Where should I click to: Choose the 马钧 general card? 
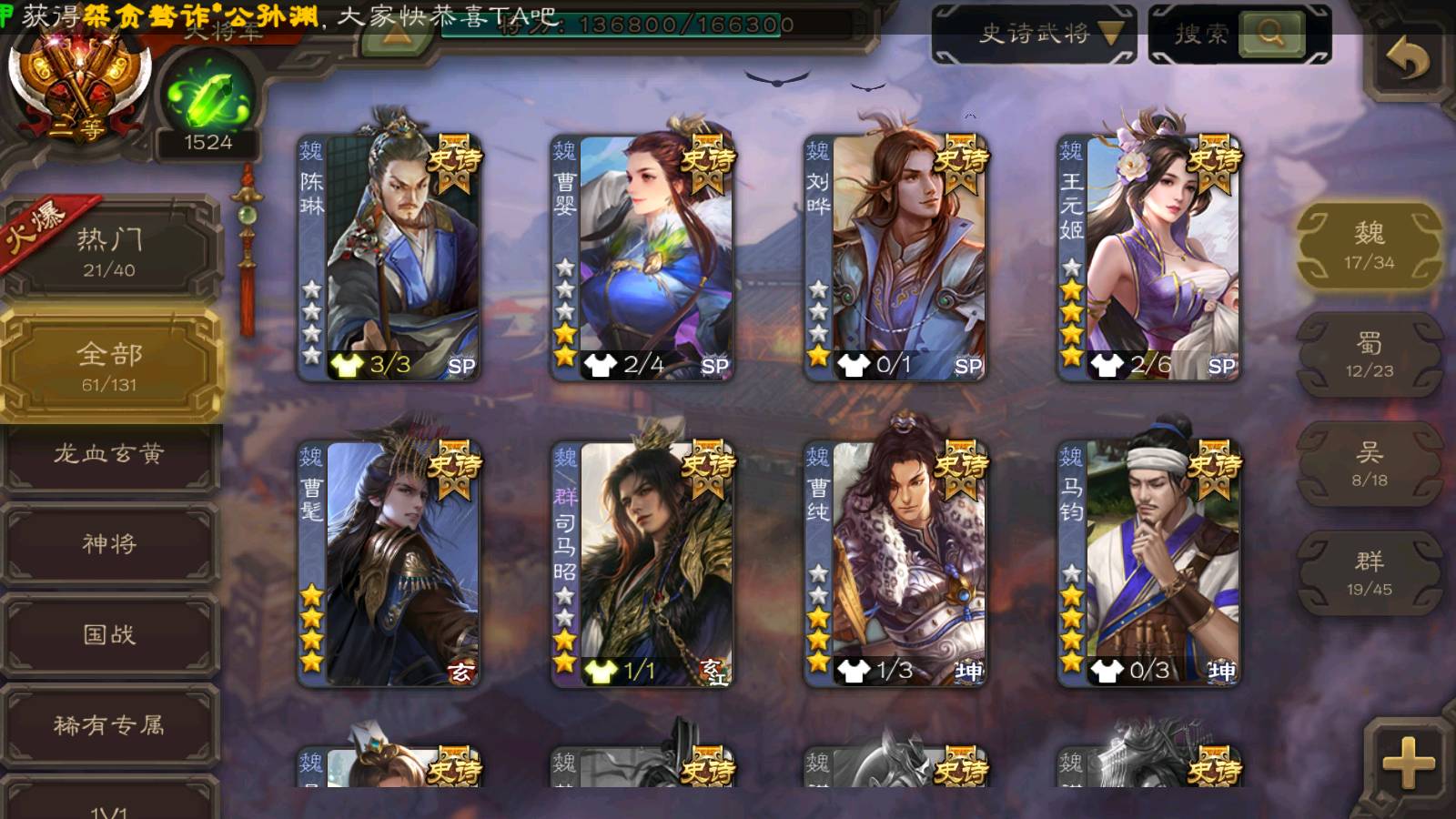(x=1148, y=562)
